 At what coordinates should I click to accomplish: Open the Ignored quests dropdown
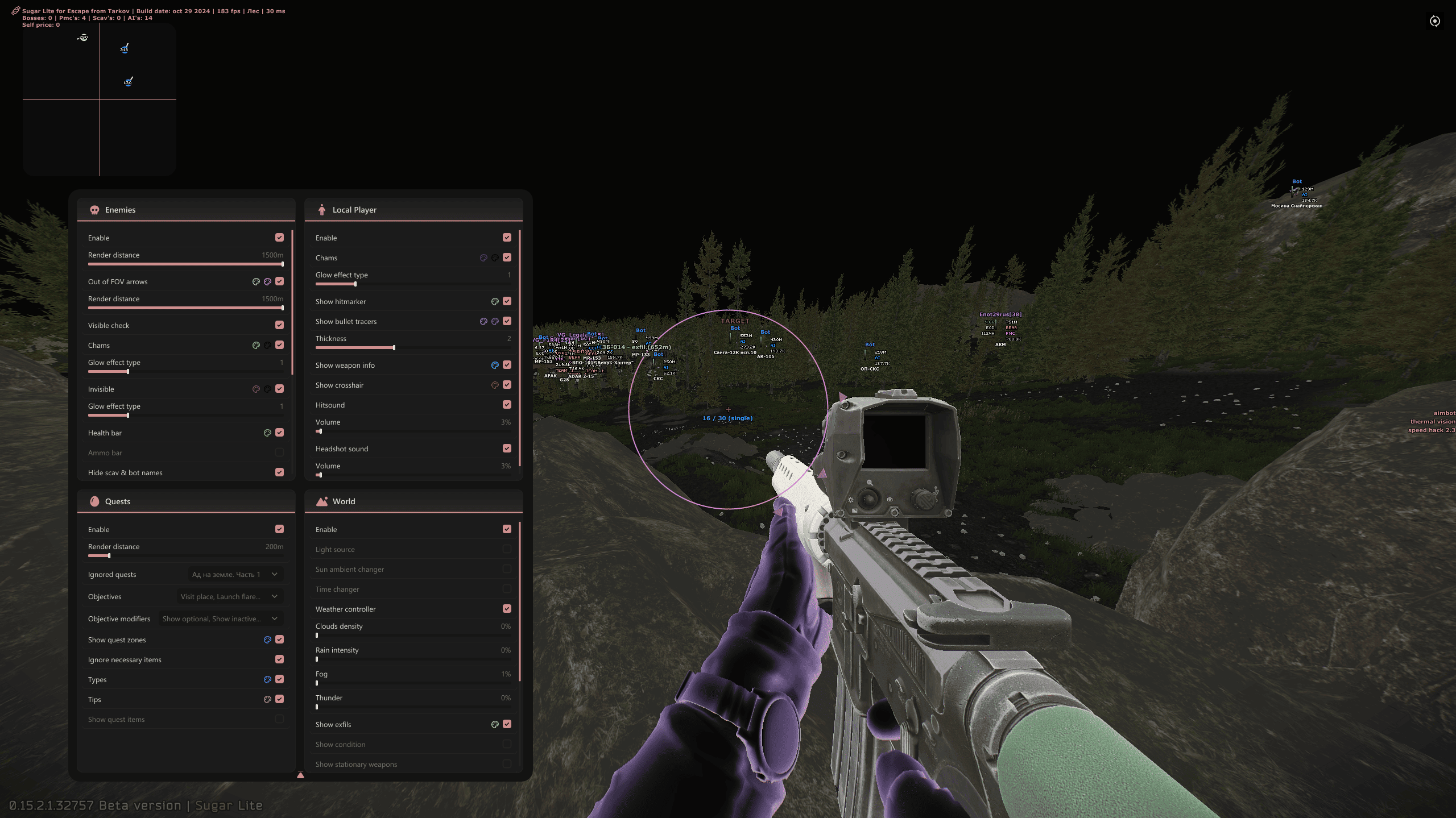pyautogui.click(x=235, y=575)
